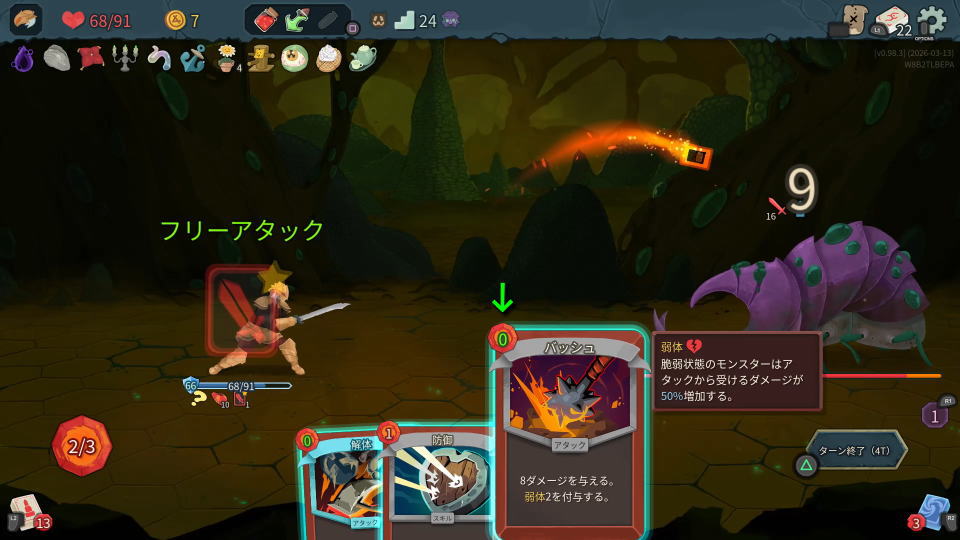Open the options gear menu
This screenshot has height=540, width=960.
pos(931,20)
